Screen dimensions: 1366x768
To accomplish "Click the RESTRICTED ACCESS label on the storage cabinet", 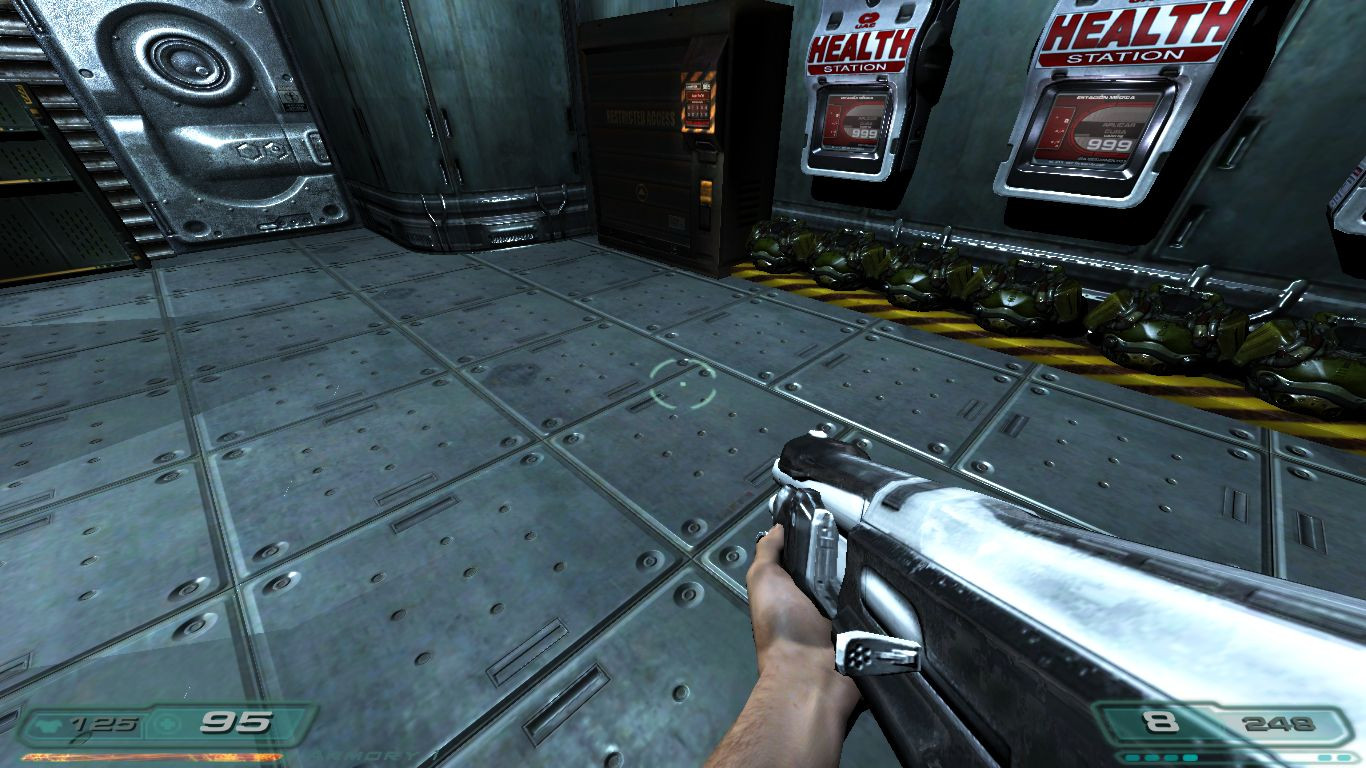I will click(640, 117).
